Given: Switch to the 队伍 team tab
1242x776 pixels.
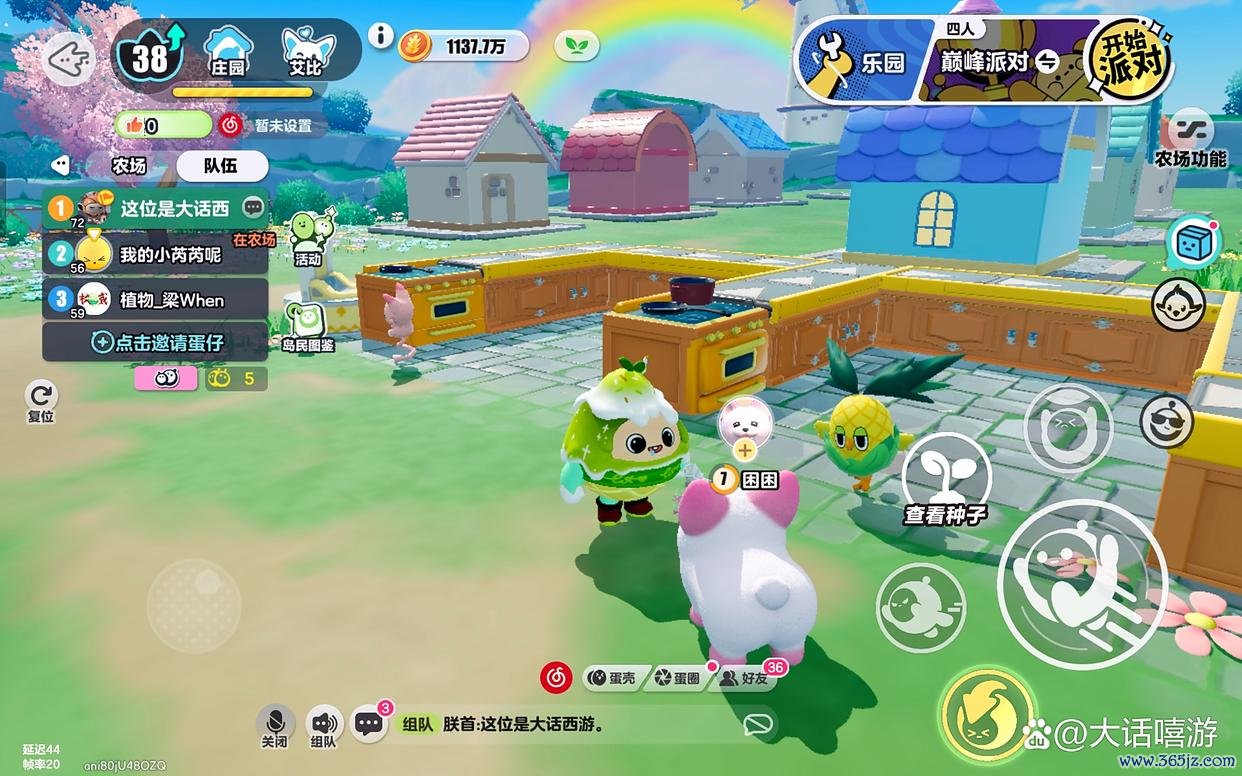Looking at the screenshot, I should pos(221,166).
